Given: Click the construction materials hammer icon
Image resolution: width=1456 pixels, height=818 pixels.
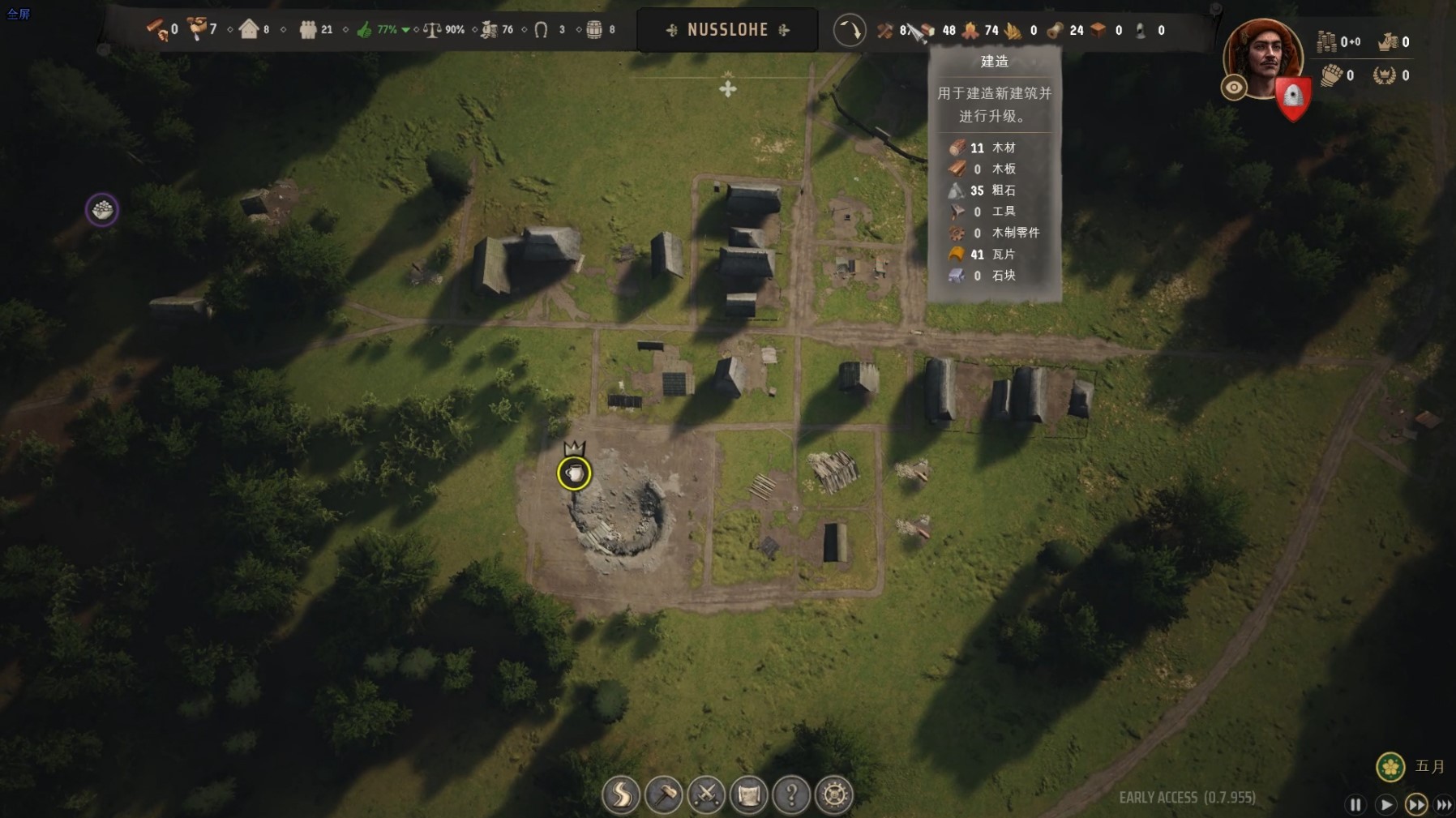Looking at the screenshot, I should (x=884, y=31).
